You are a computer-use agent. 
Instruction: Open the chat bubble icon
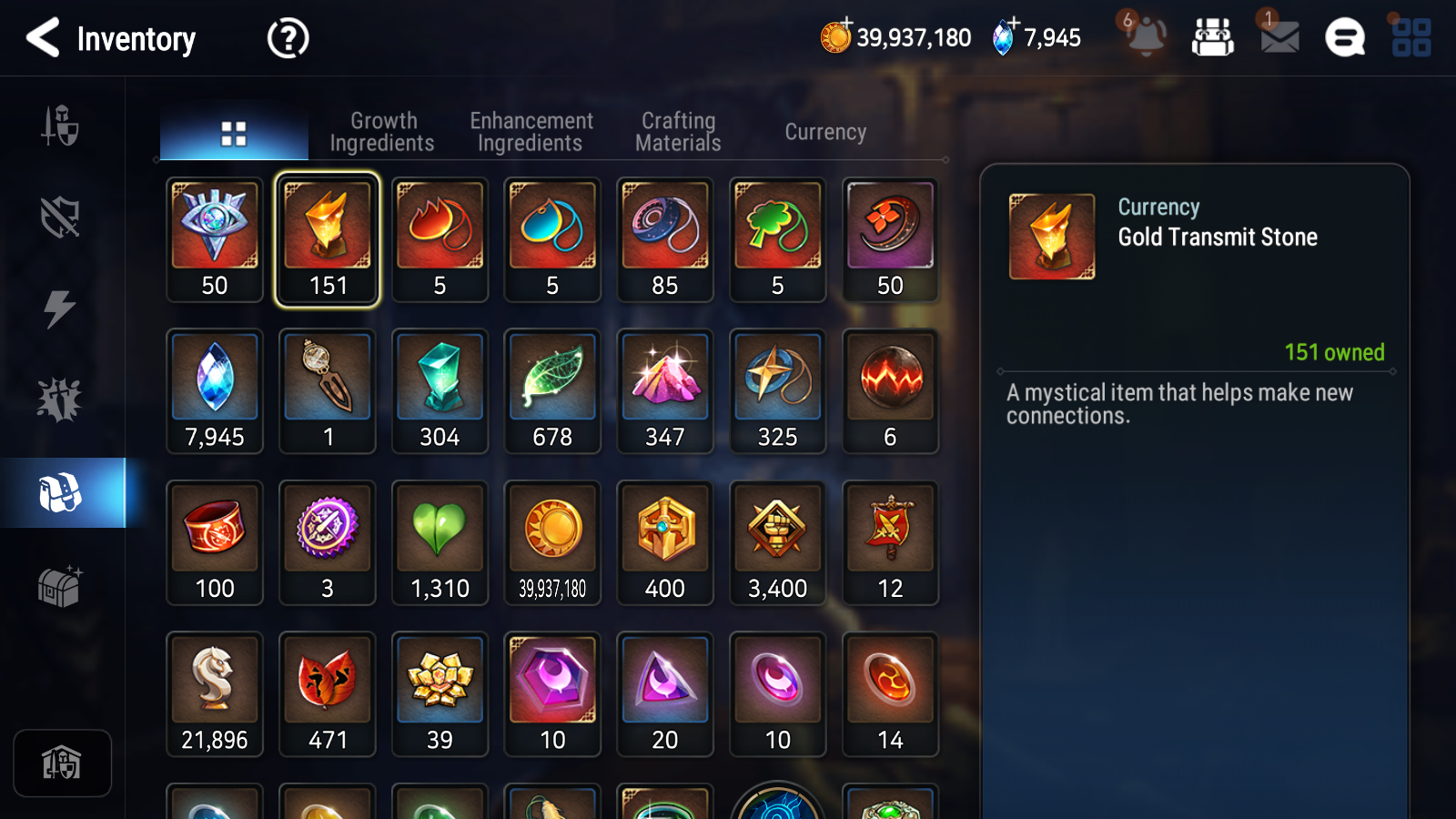pos(1344,38)
